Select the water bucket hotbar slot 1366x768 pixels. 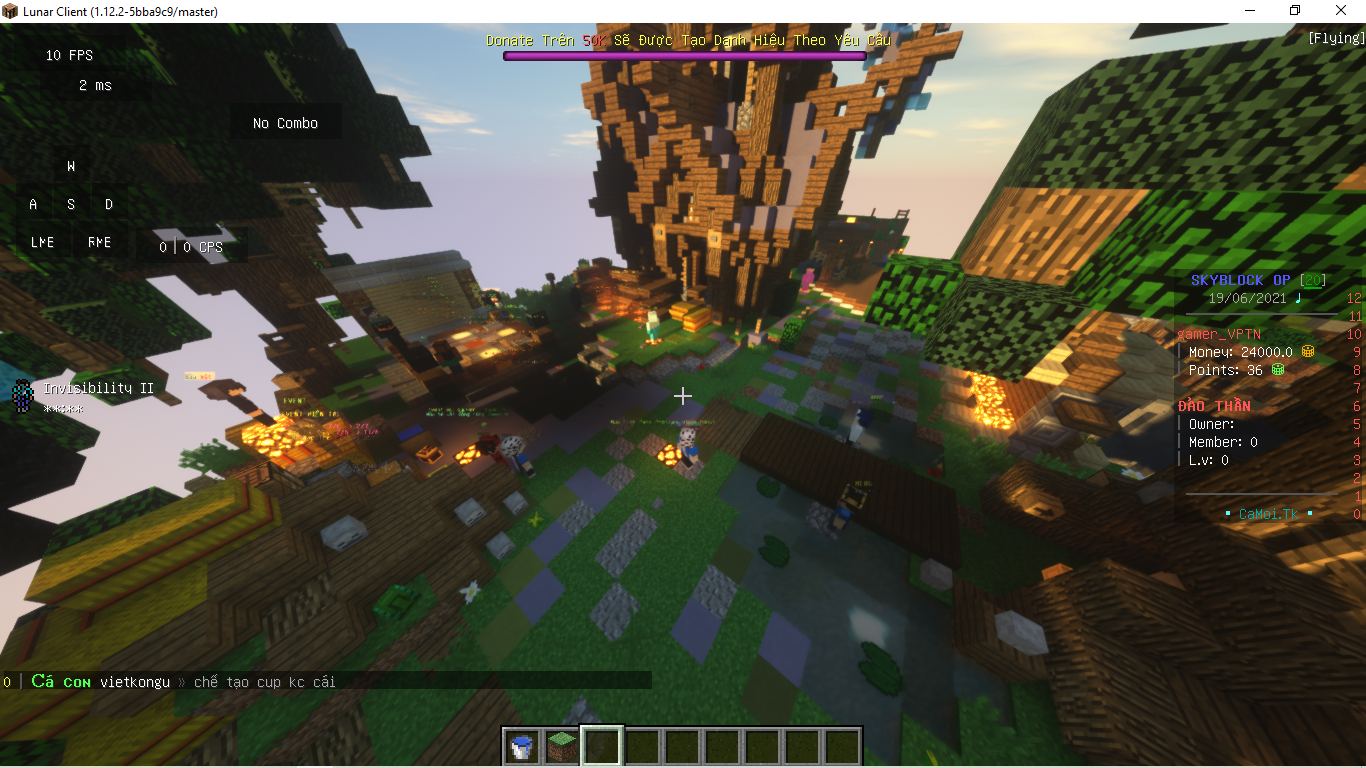(x=522, y=746)
